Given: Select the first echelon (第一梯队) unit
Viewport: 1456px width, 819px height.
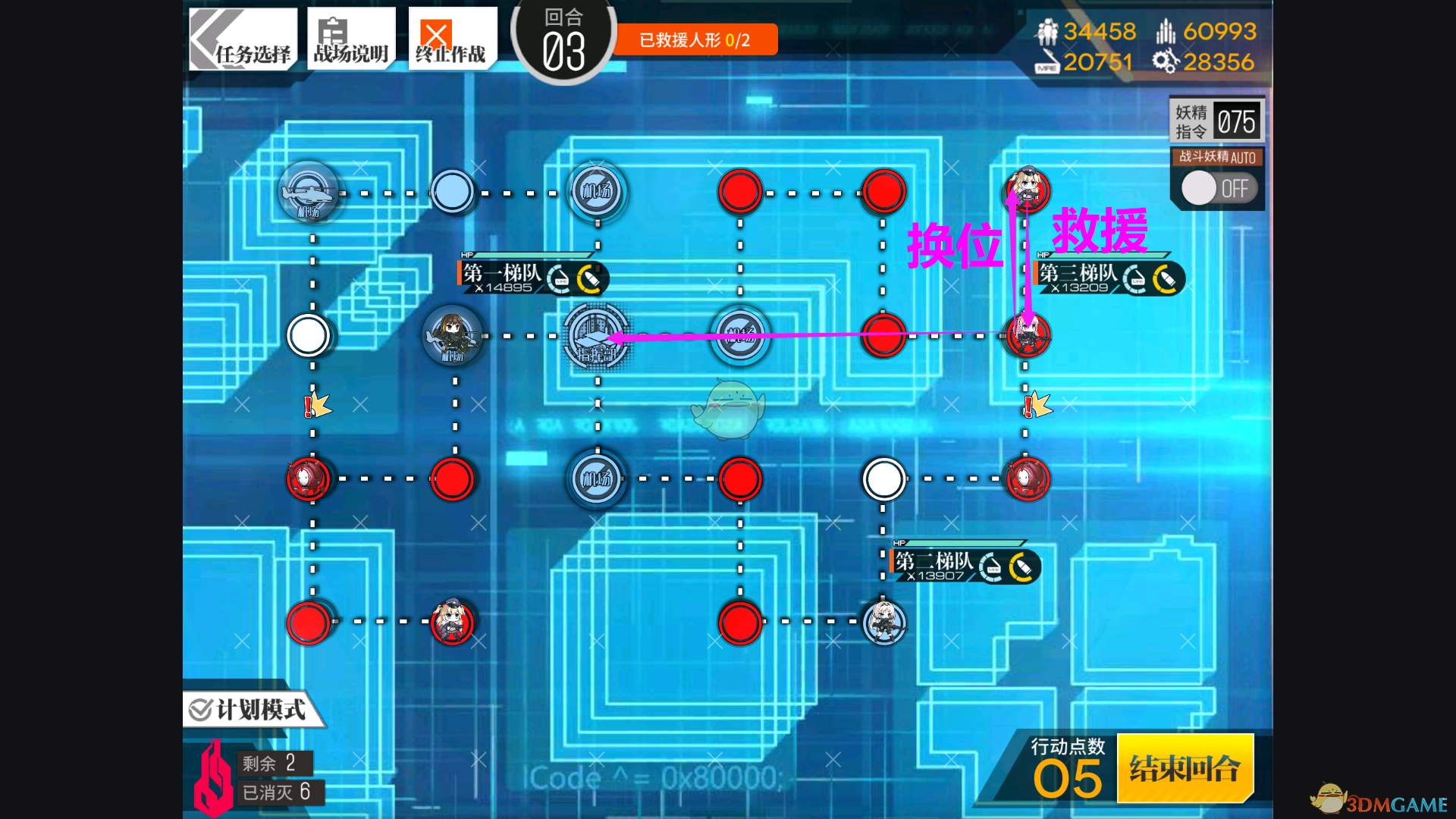Looking at the screenshot, I should (x=453, y=334).
